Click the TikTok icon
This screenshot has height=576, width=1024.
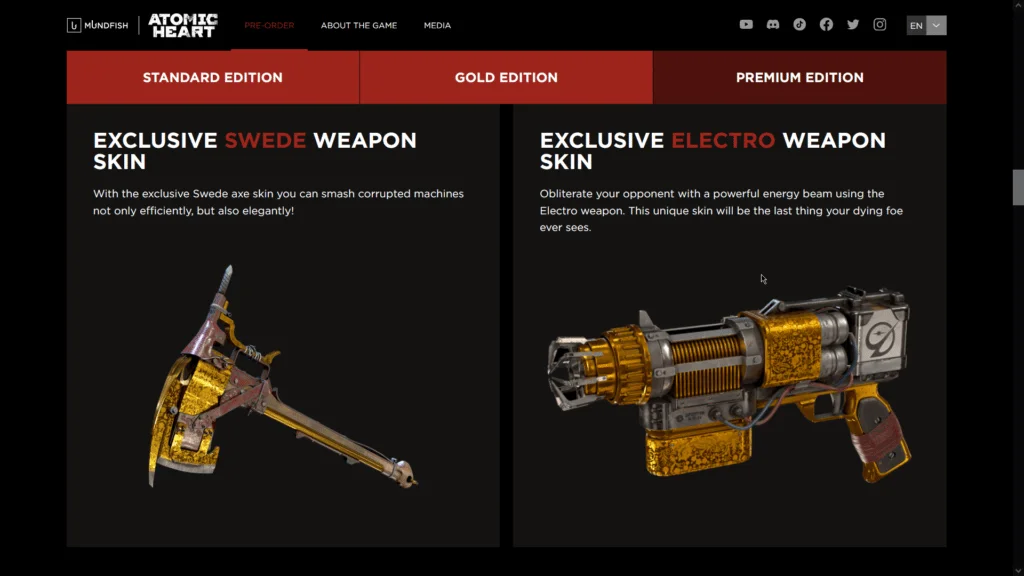(x=800, y=25)
